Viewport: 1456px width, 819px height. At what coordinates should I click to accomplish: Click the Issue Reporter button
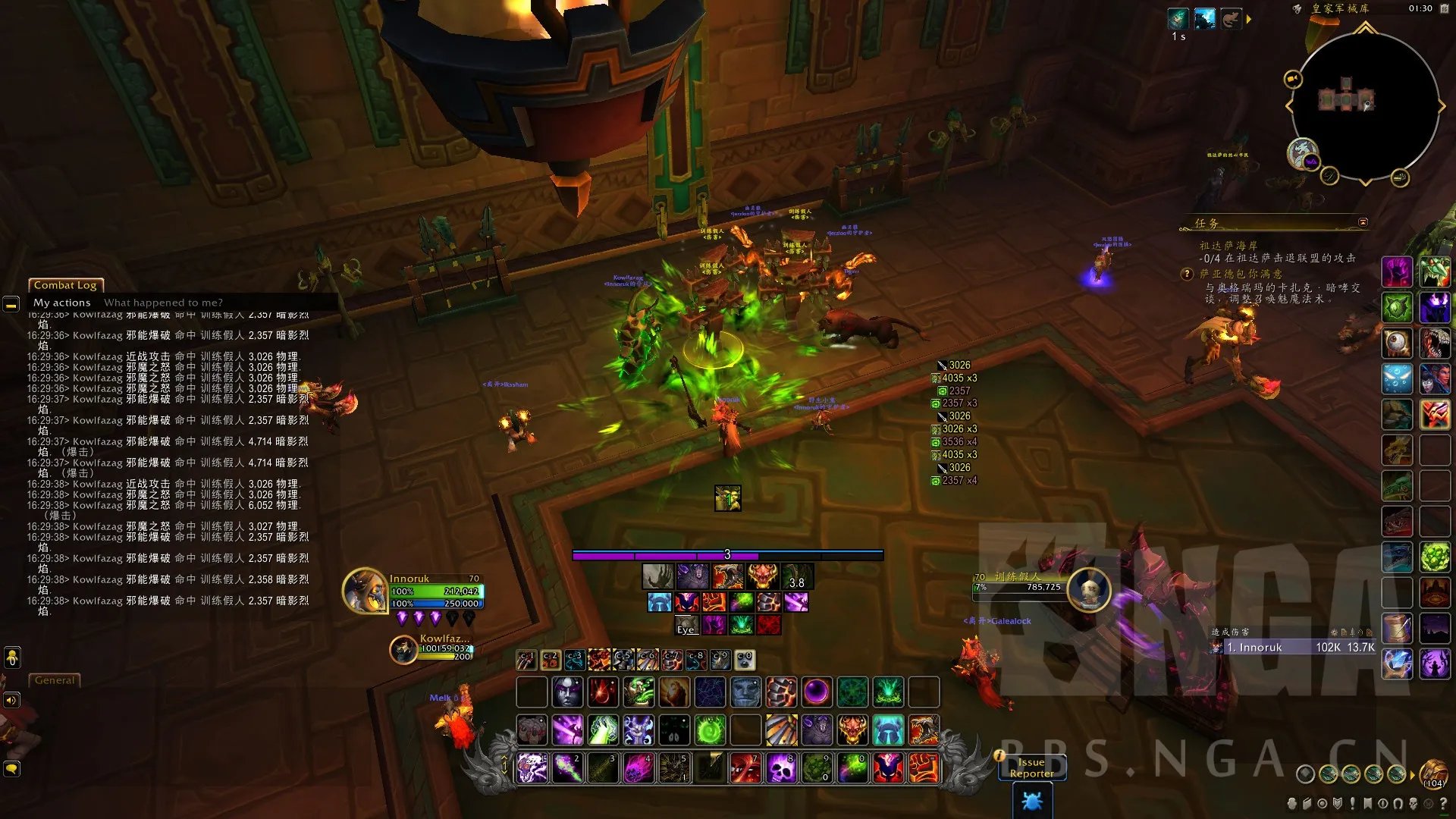tap(1031, 767)
